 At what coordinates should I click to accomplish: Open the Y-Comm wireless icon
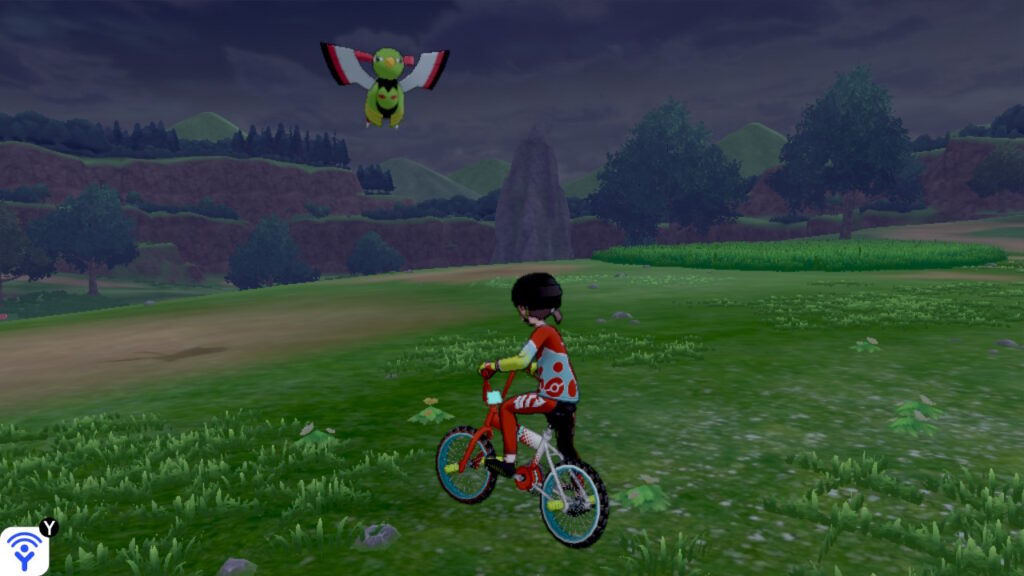[24, 550]
